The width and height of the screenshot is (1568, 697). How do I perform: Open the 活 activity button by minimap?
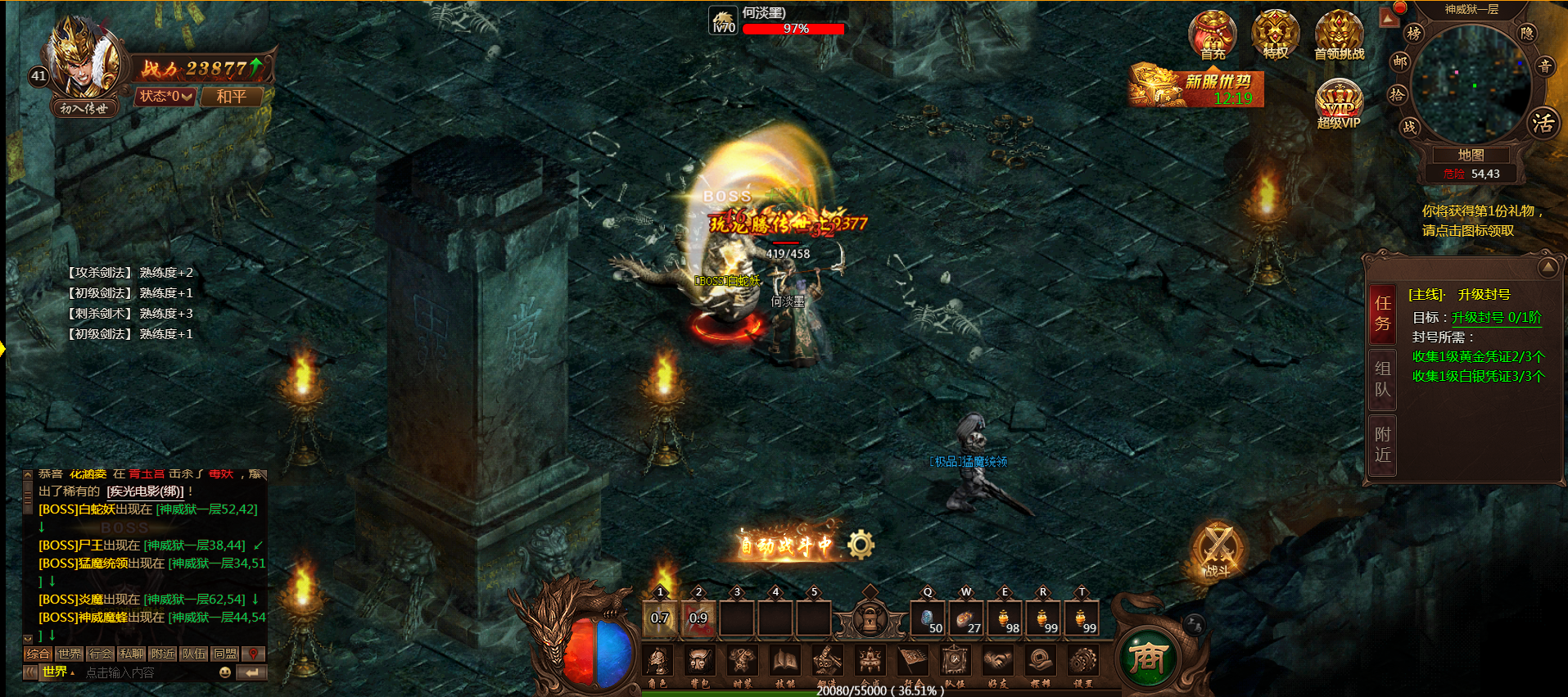[1543, 124]
